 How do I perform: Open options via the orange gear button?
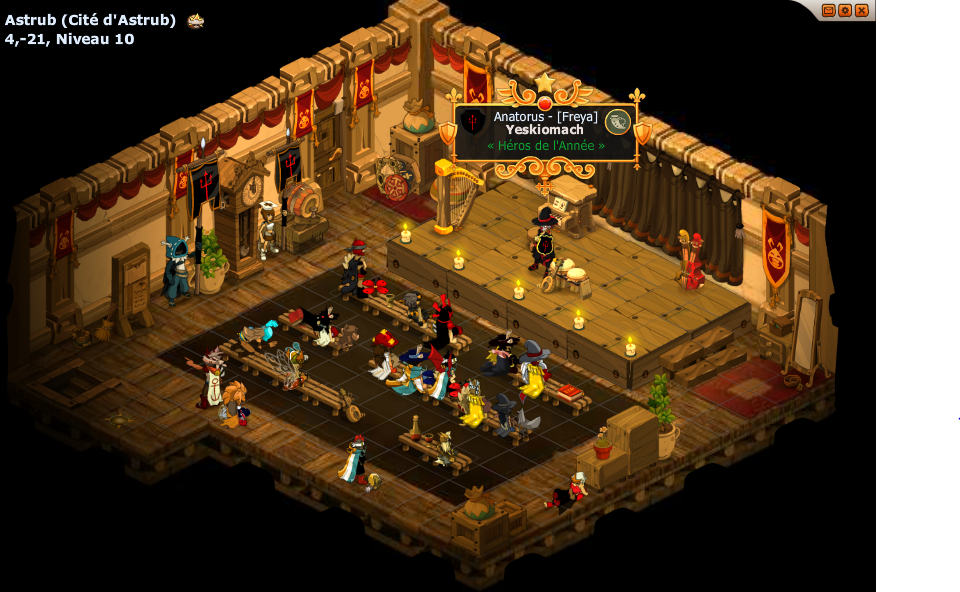coord(845,10)
